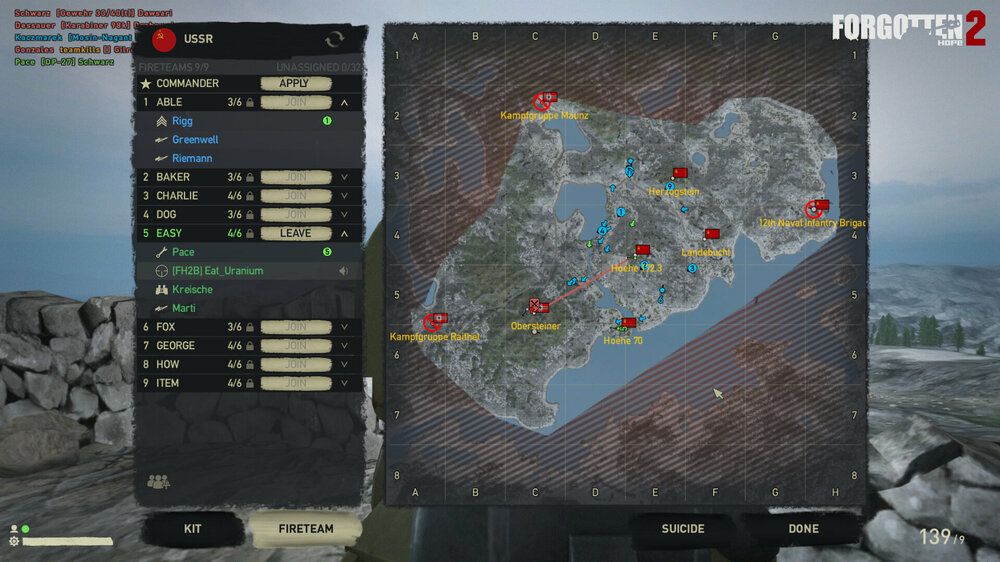
Task: Switch to the Fireteam tab
Action: (x=305, y=529)
